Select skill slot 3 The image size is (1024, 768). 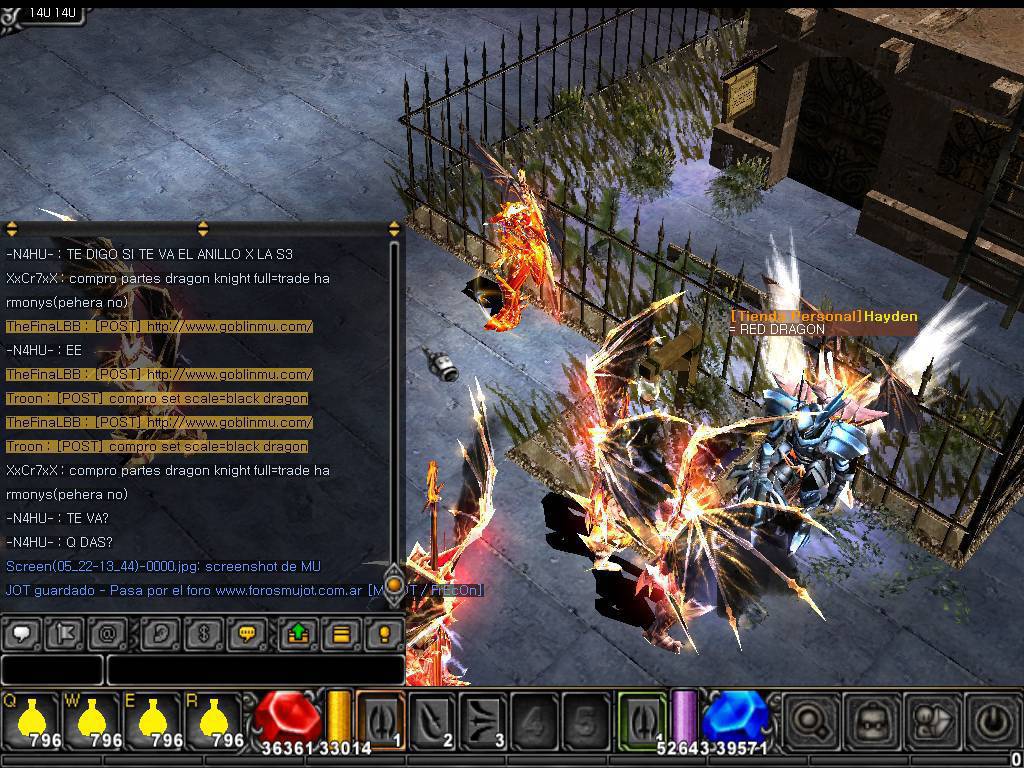point(483,719)
